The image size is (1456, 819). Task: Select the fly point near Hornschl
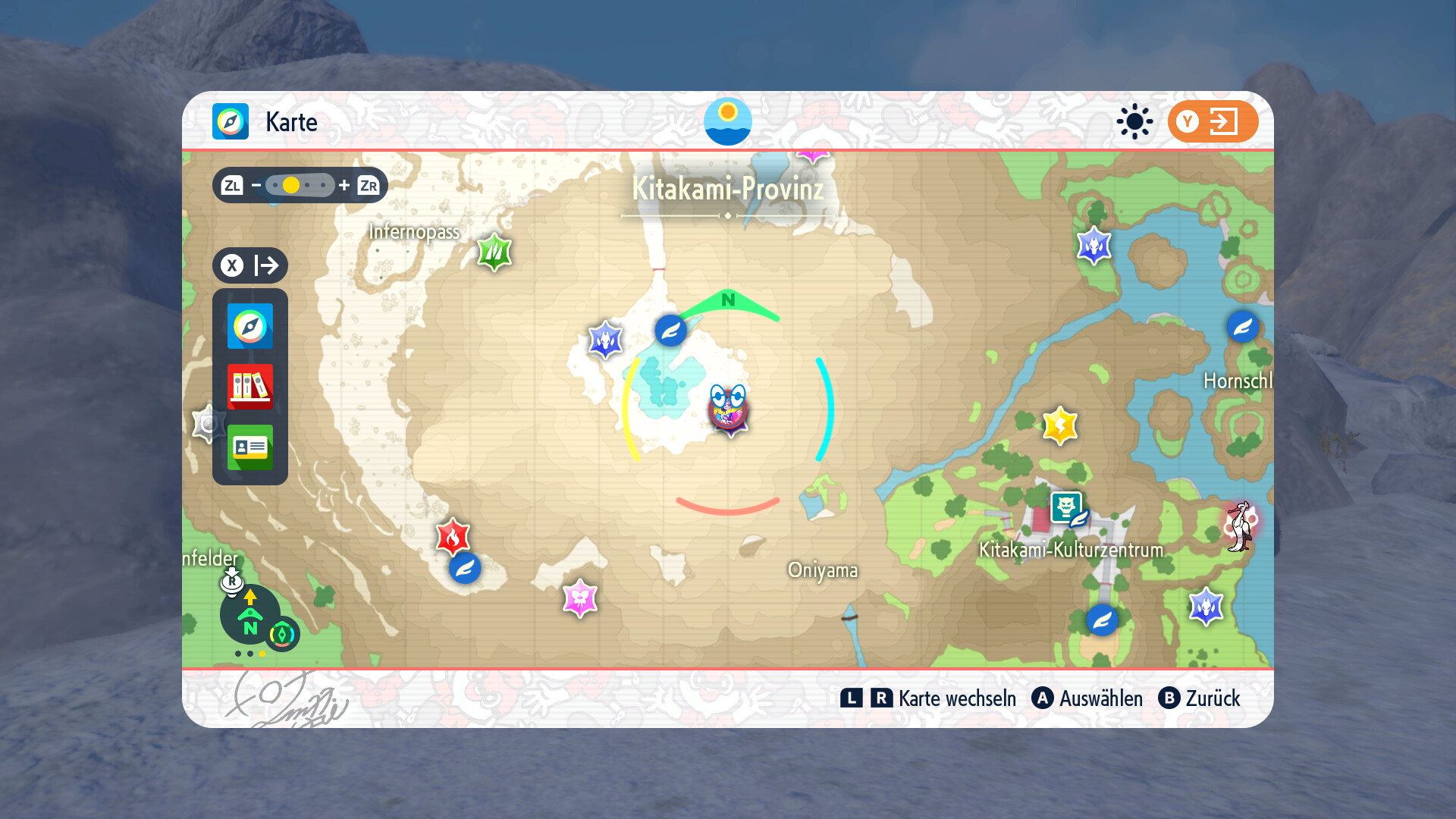(1242, 327)
